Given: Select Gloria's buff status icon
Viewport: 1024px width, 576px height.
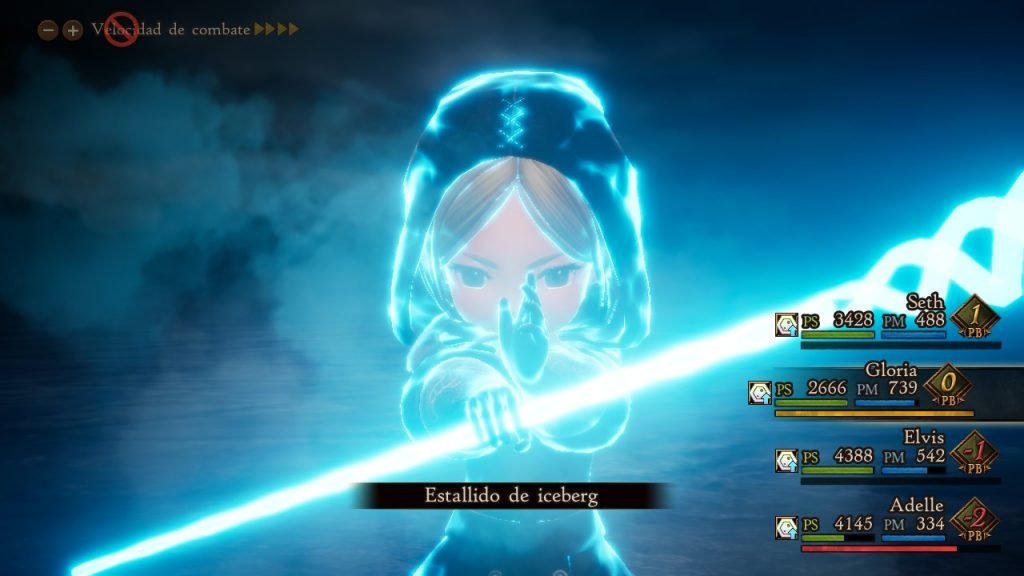Looking at the screenshot, I should [x=760, y=392].
